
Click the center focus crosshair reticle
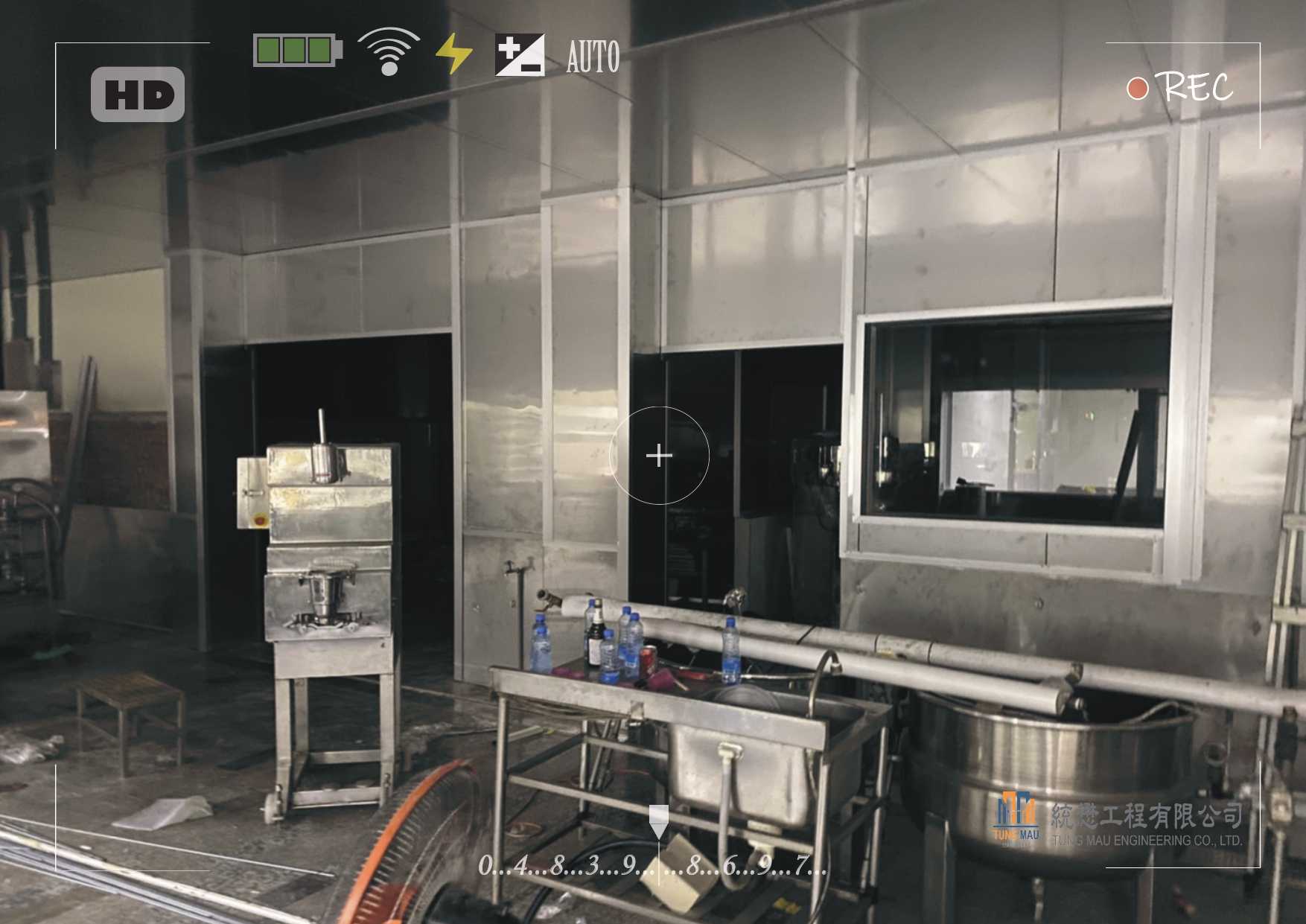[659, 456]
